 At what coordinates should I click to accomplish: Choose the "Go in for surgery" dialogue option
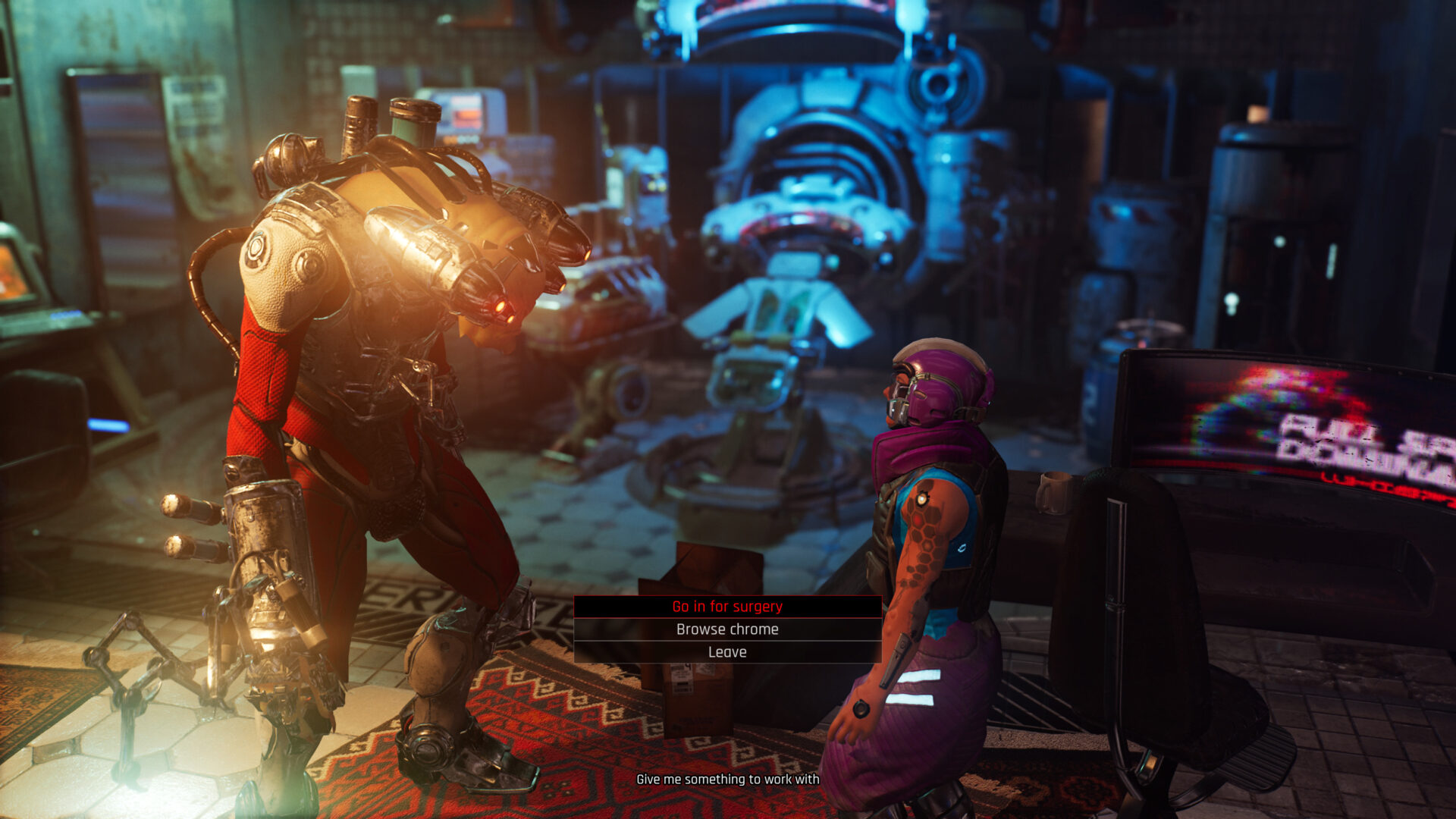(727, 607)
